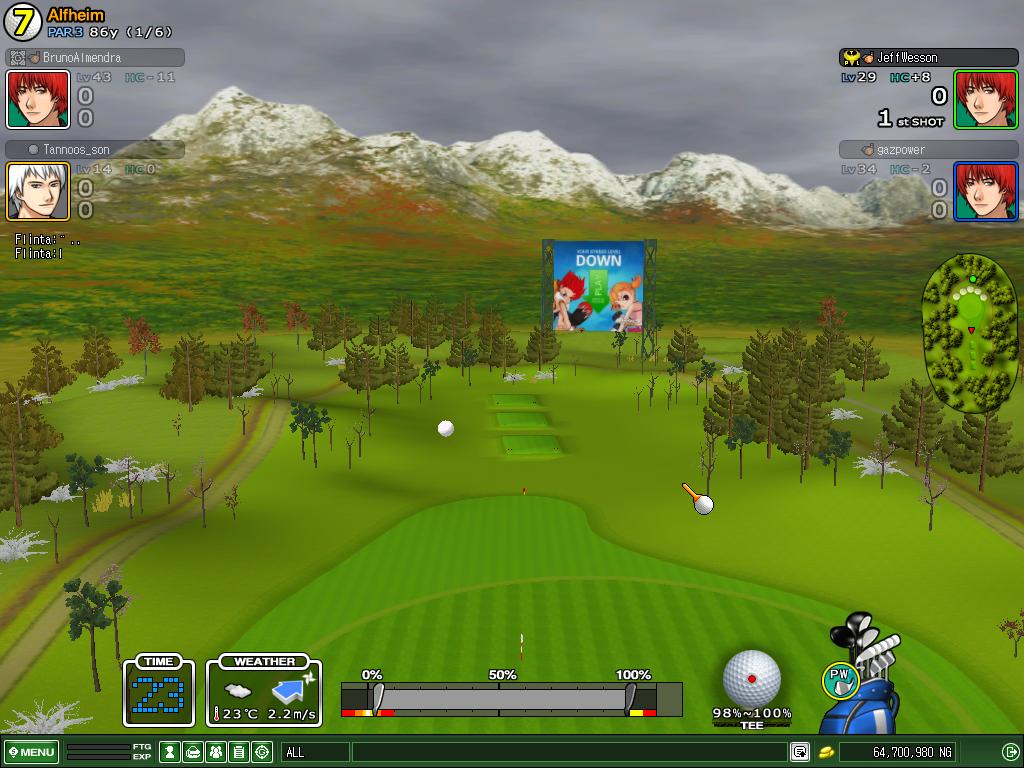The height and width of the screenshot is (768, 1024).
Task: Click into the chat message input field
Action: point(568,752)
